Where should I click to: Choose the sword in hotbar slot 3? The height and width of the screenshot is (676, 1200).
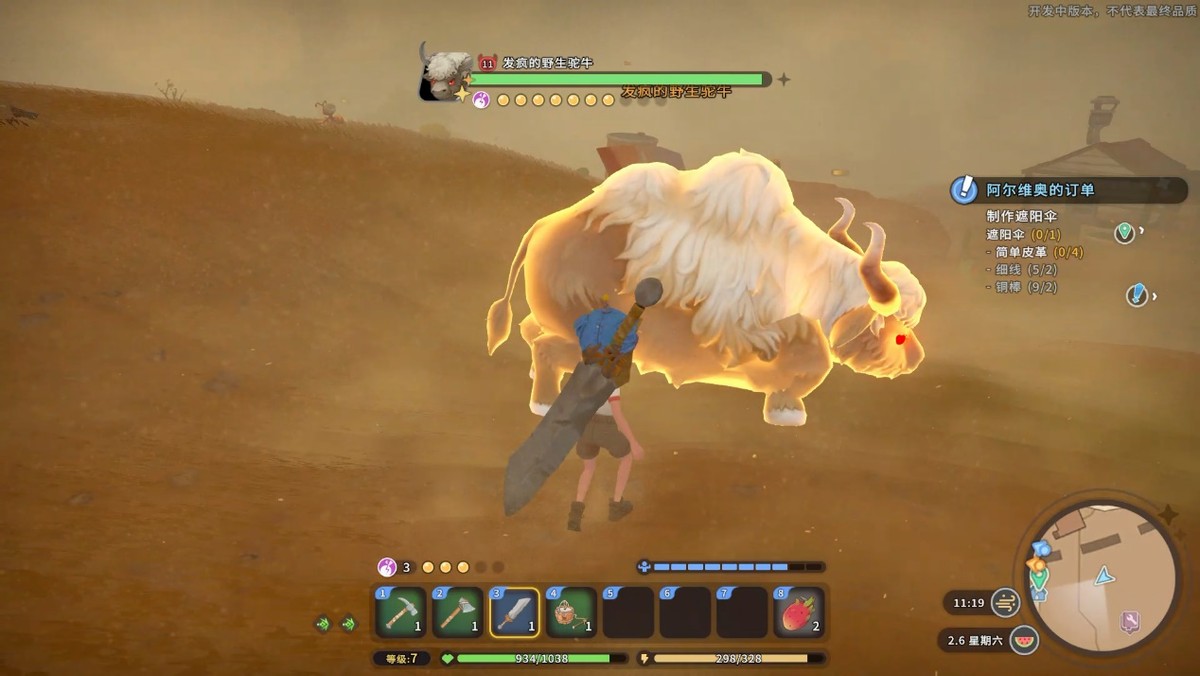pyautogui.click(x=514, y=612)
